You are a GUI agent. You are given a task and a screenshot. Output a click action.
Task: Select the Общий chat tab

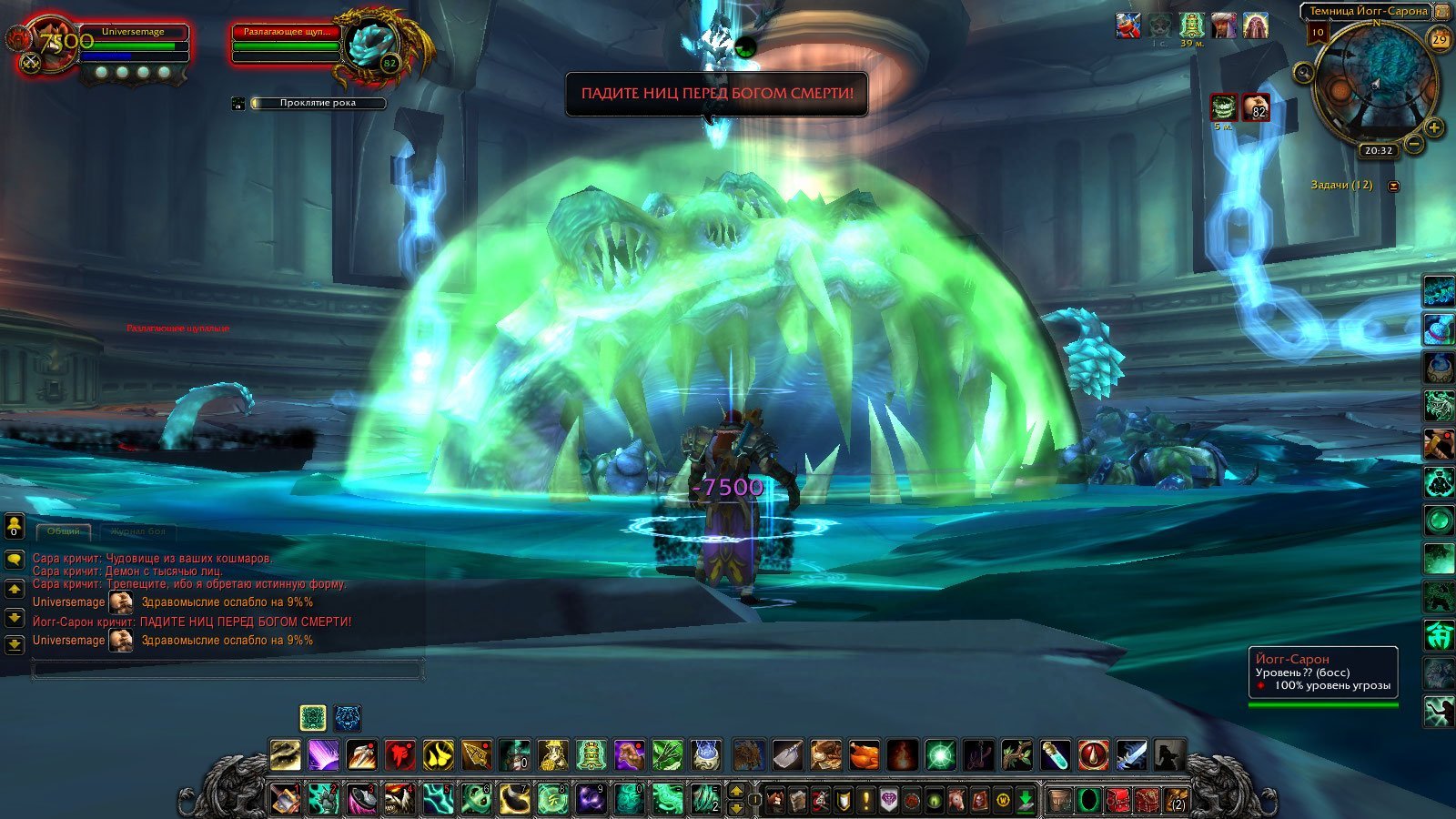[64, 531]
